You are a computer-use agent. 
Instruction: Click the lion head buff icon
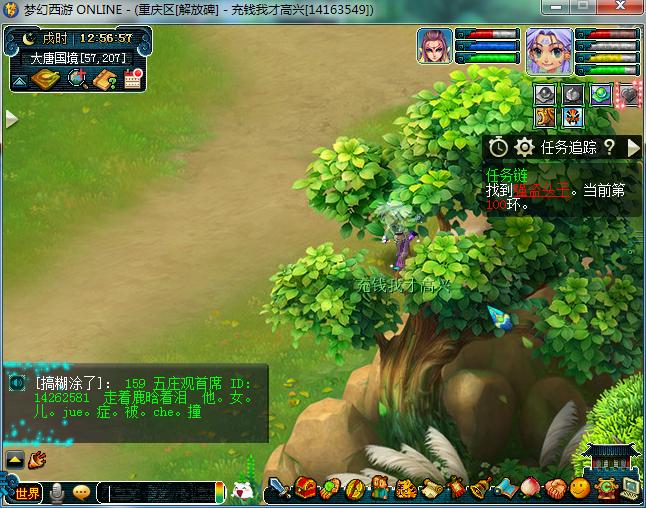pos(544,117)
